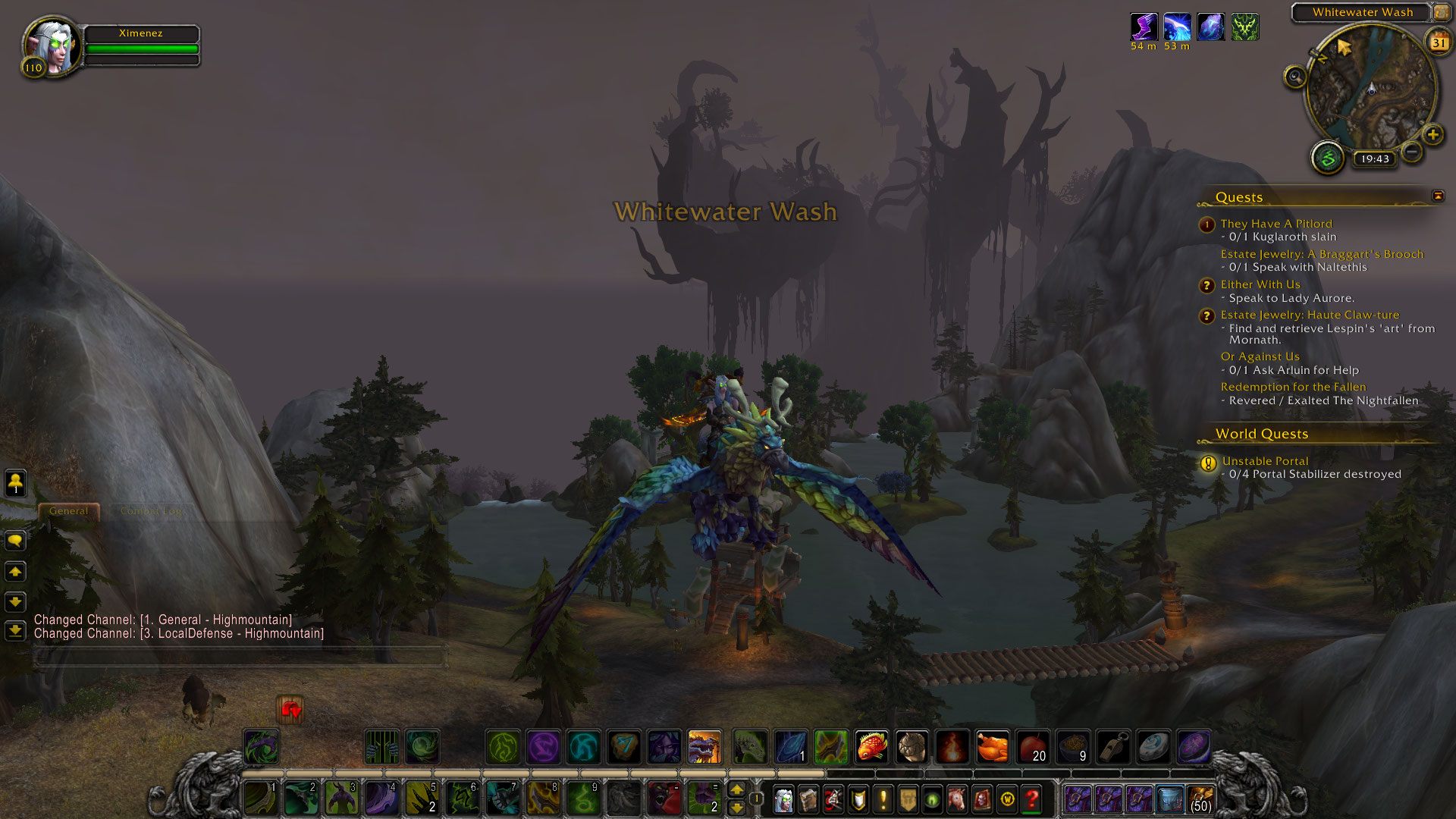This screenshot has width=1456, height=819.
Task: Use the roasted chicken food item
Action: (x=992, y=747)
